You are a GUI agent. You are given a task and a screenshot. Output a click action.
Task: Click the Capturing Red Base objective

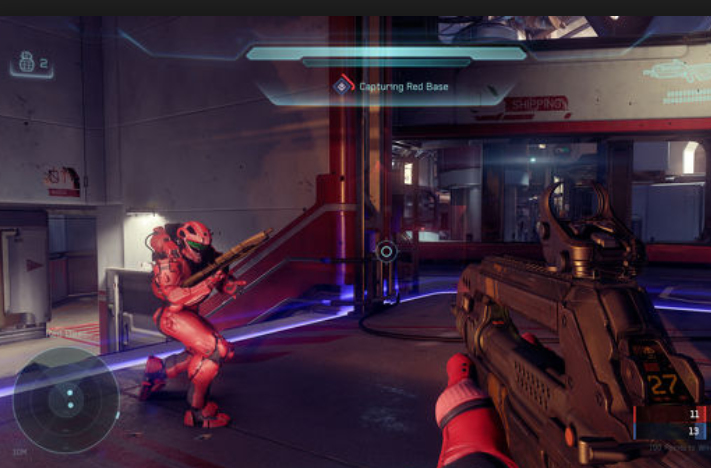click(x=391, y=87)
